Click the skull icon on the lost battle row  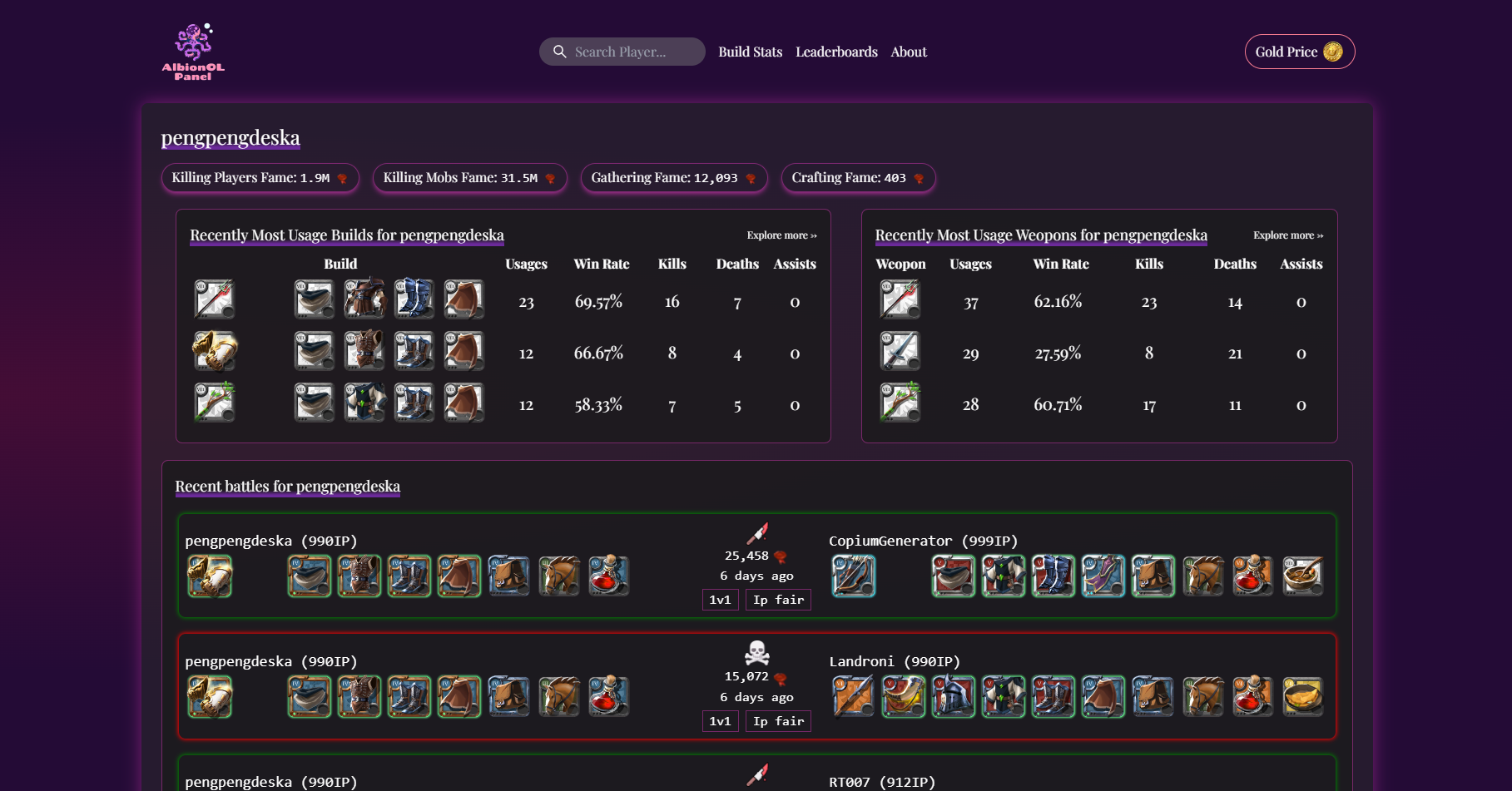tap(757, 654)
